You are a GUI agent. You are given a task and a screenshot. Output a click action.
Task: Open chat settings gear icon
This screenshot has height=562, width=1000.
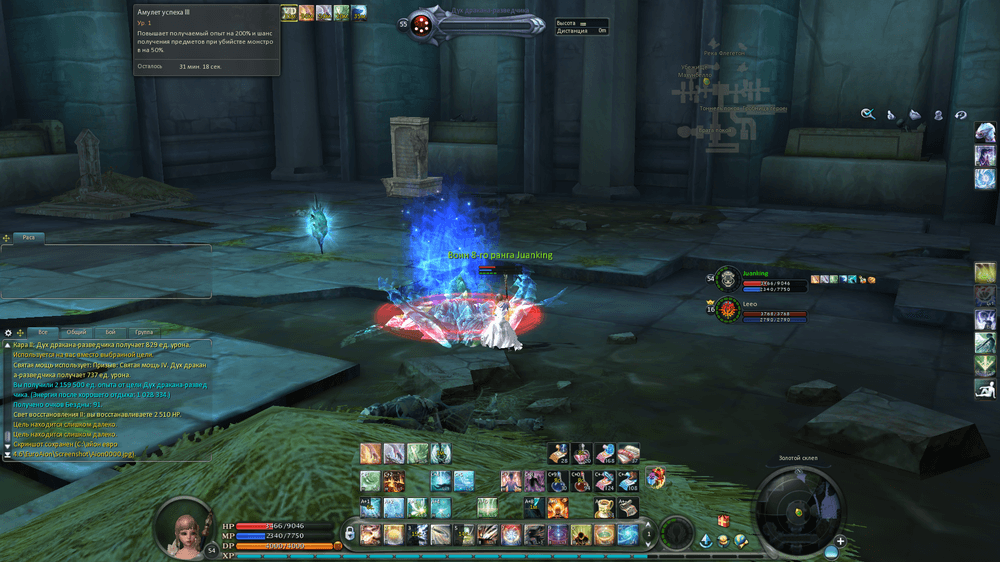[x=8, y=332]
